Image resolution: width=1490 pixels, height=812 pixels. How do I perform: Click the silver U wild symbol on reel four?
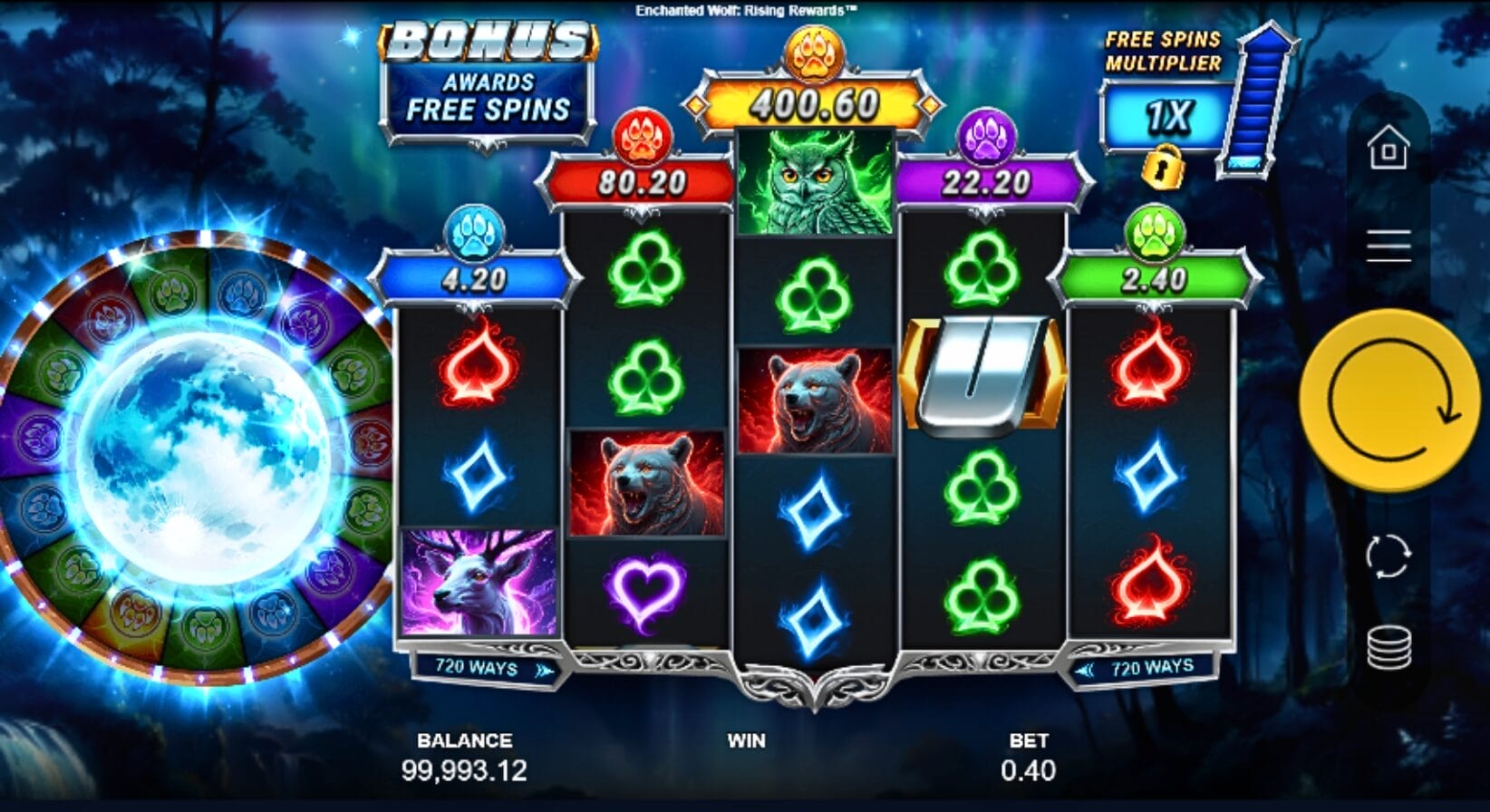[x=982, y=374]
